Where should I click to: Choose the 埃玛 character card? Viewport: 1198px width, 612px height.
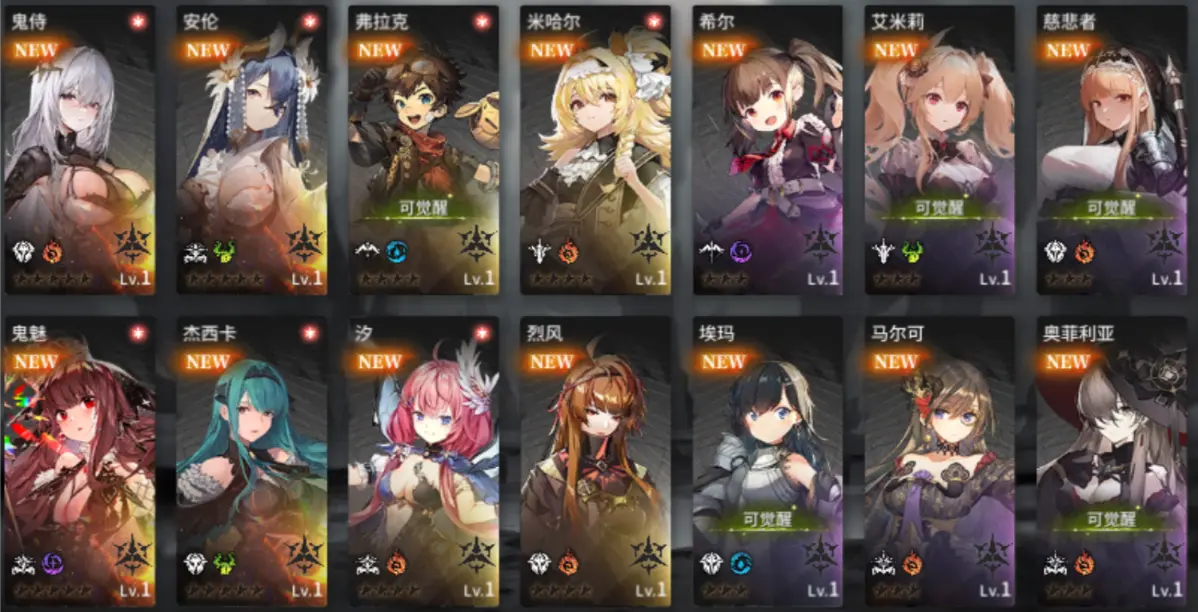(x=768, y=460)
